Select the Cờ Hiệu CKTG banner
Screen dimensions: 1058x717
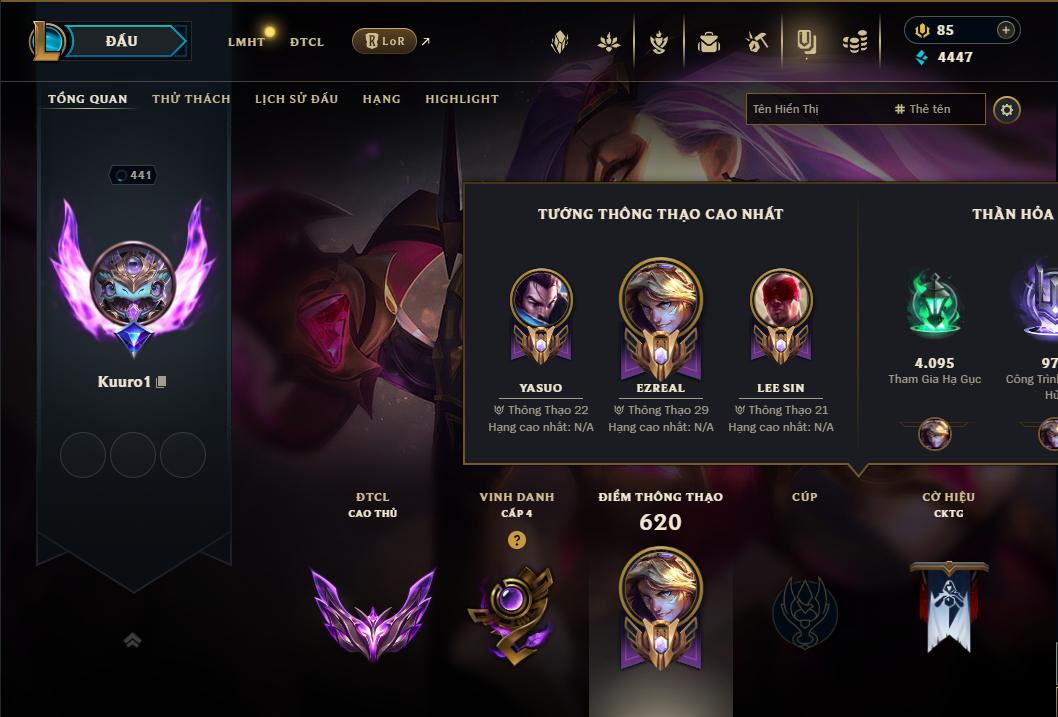[948, 605]
